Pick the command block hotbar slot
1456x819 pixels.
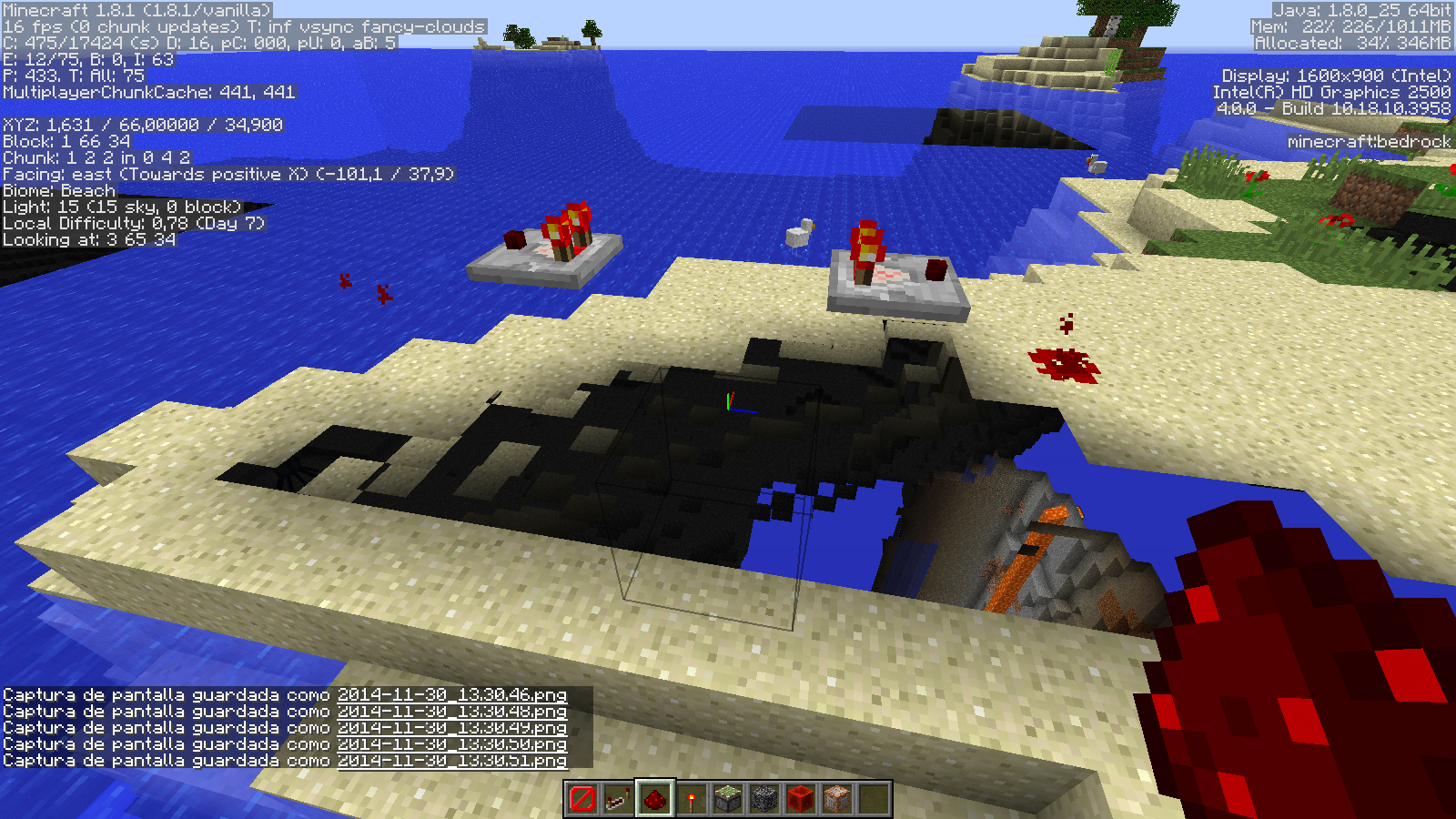coord(837,799)
